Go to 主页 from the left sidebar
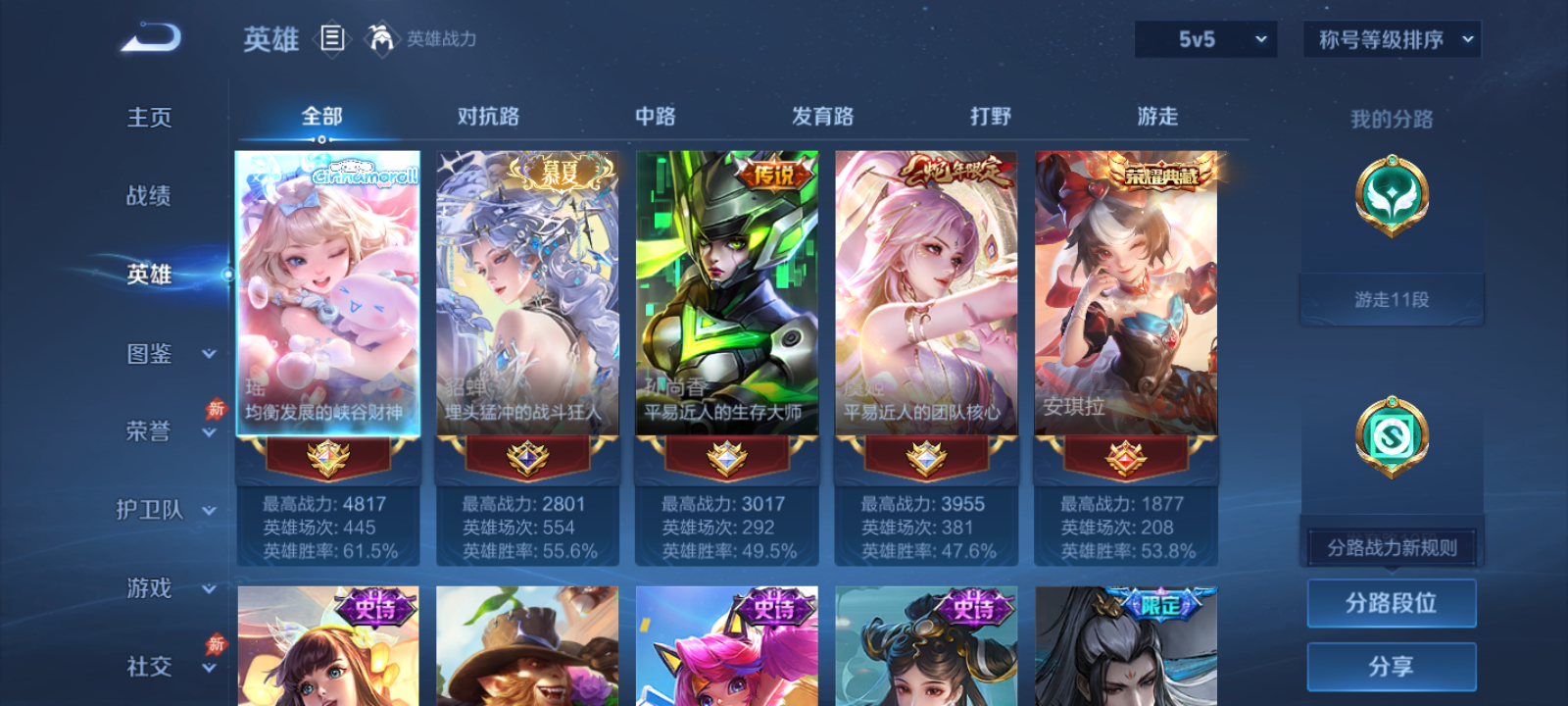 (149, 116)
